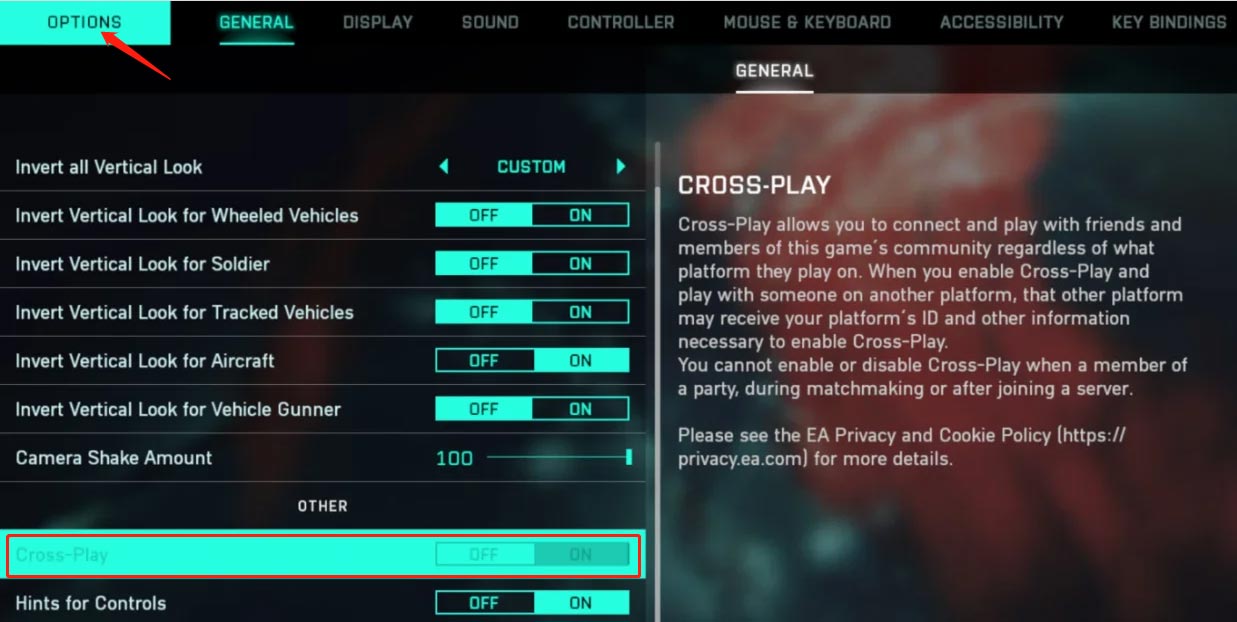Image resolution: width=1237 pixels, height=622 pixels.
Task: Select the General sub-tab heading
Action: pos(774,71)
